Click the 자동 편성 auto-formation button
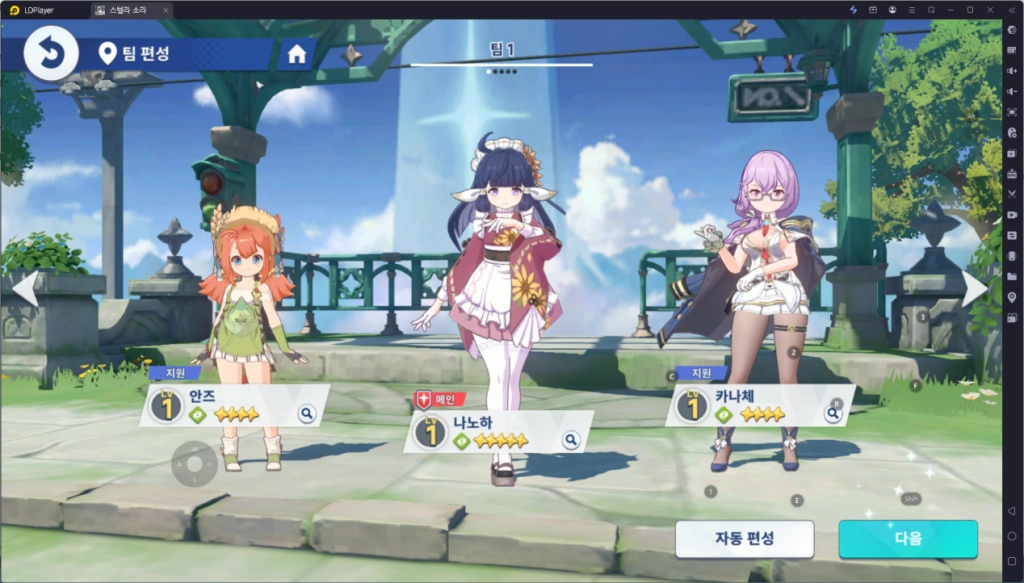The image size is (1024, 583). (744, 538)
